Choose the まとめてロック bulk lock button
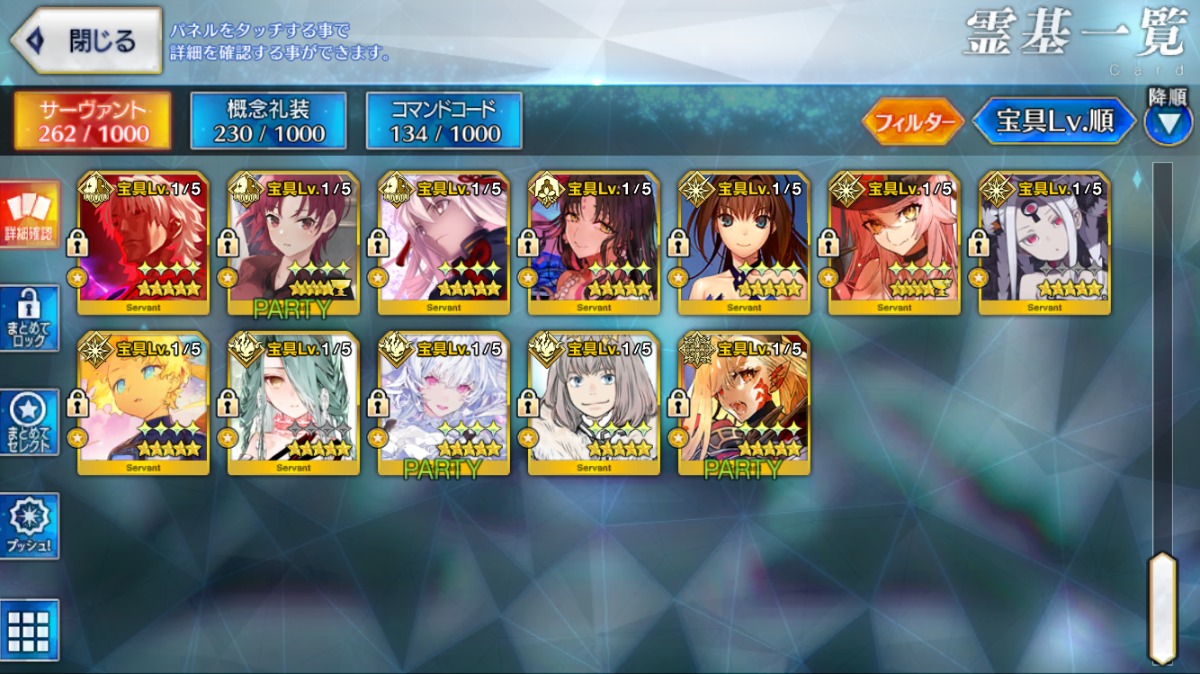This screenshot has height=674, width=1200. point(29,319)
